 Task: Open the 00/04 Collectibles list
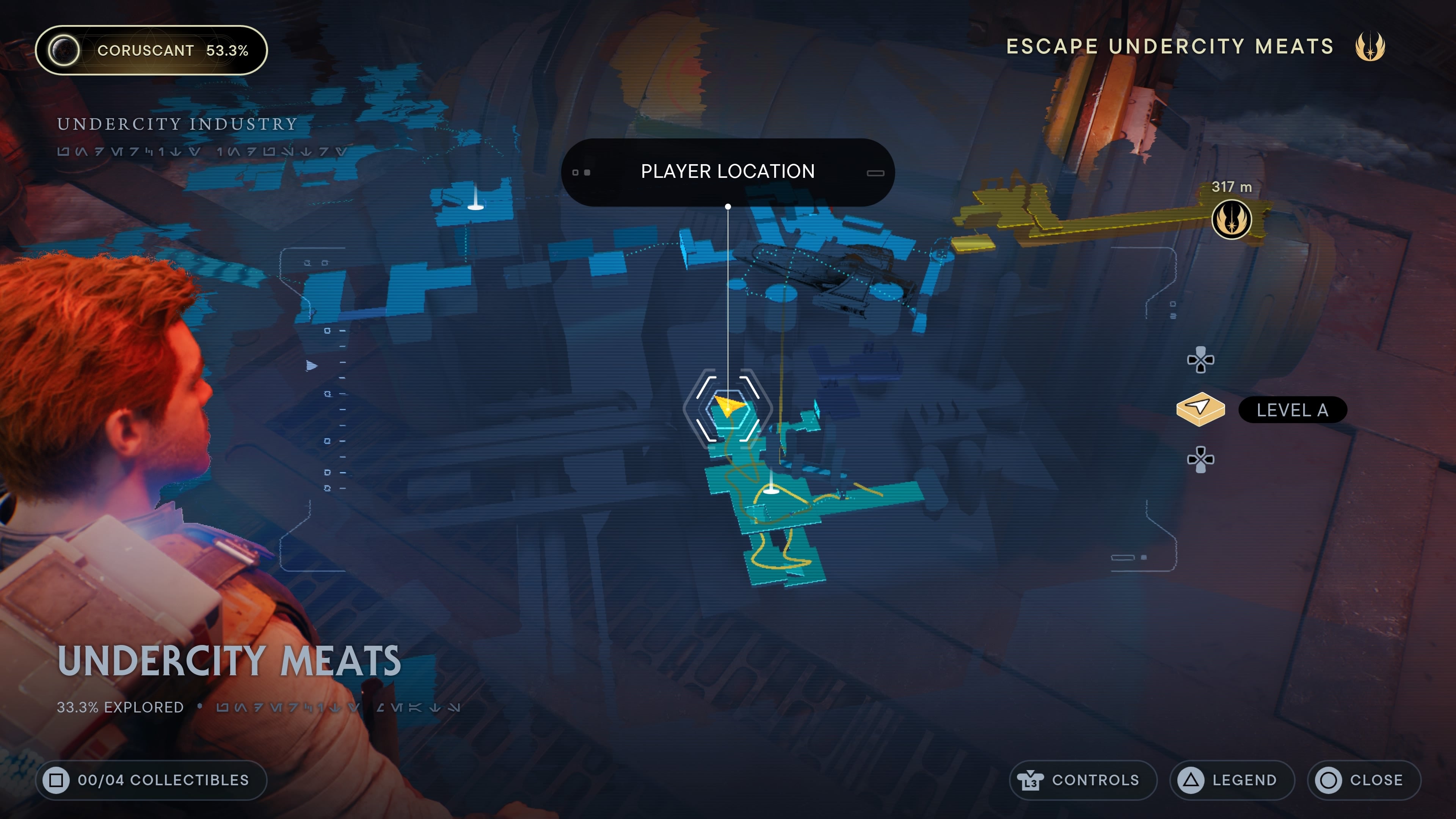tap(152, 780)
